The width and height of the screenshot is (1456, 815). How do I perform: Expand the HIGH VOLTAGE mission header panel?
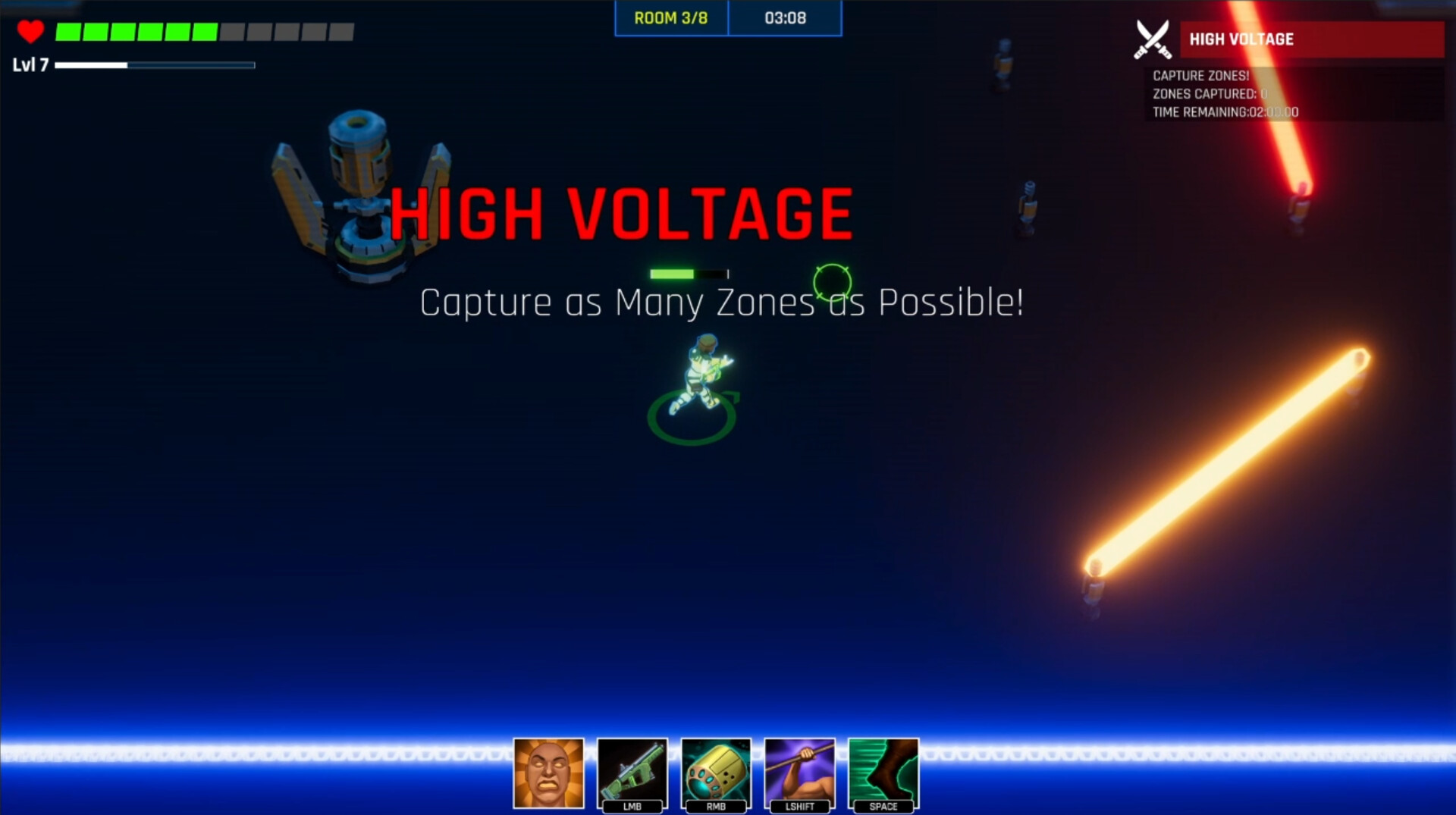pos(1289,39)
